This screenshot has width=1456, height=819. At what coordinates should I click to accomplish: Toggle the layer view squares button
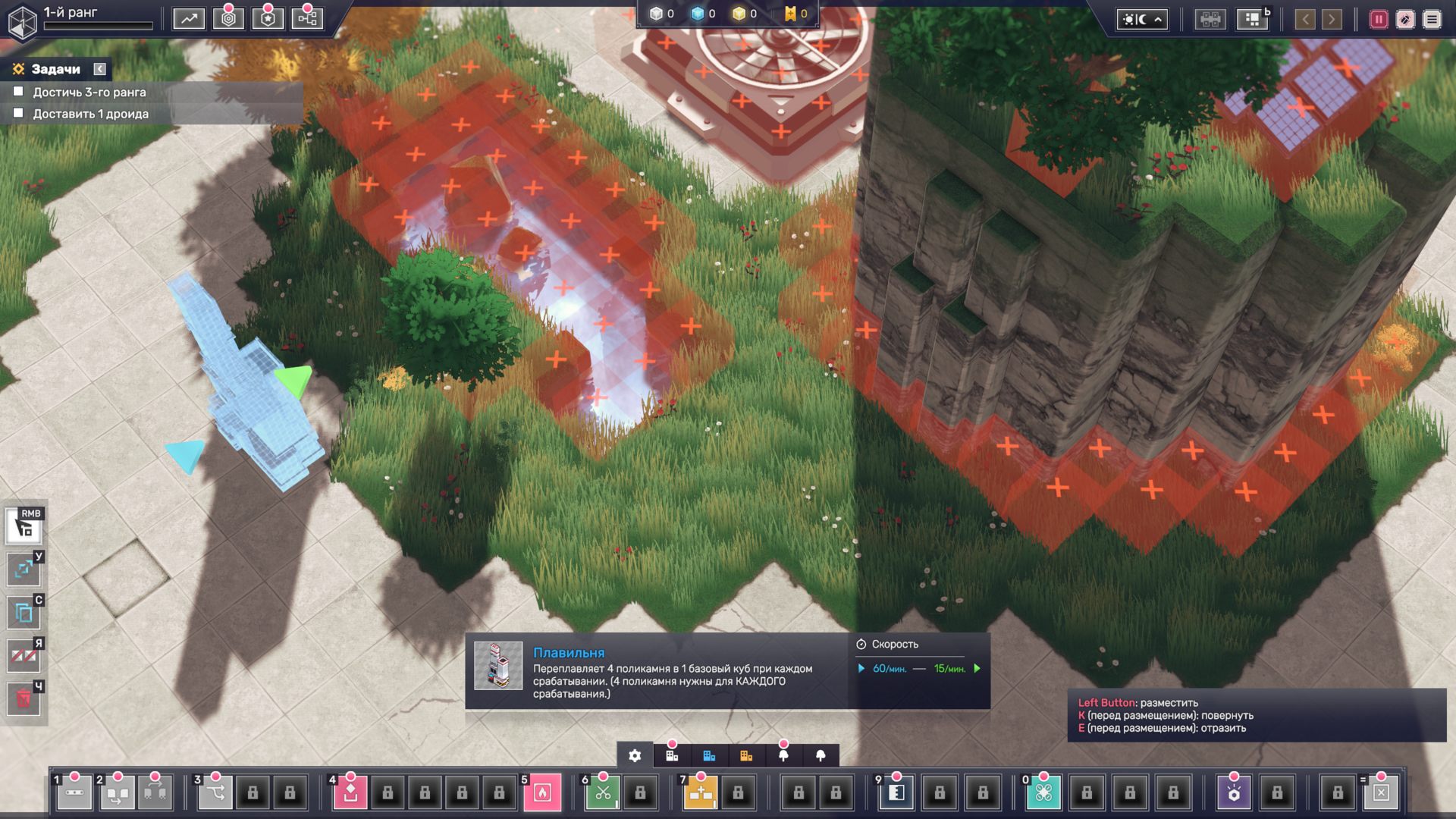[1252, 20]
